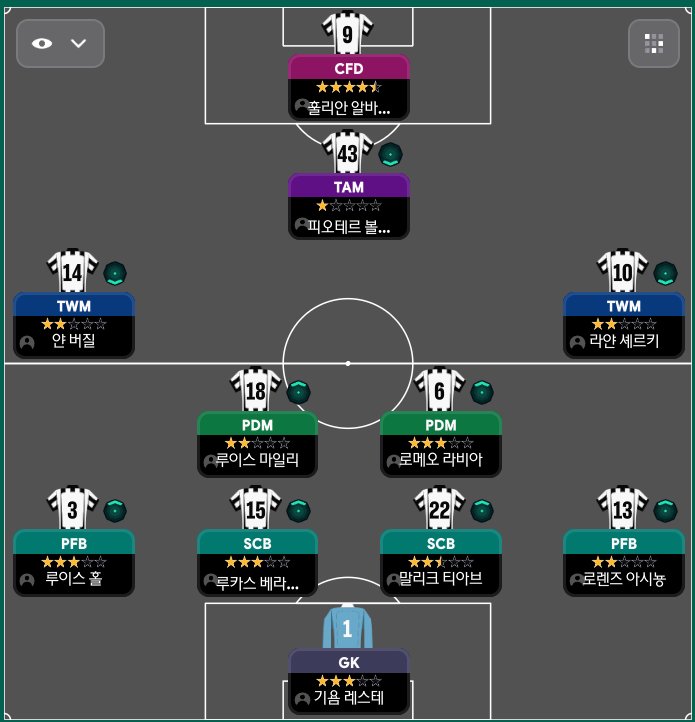The image size is (695, 722).
Task: Click the green badge beside shirt 6
Action: (x=482, y=392)
